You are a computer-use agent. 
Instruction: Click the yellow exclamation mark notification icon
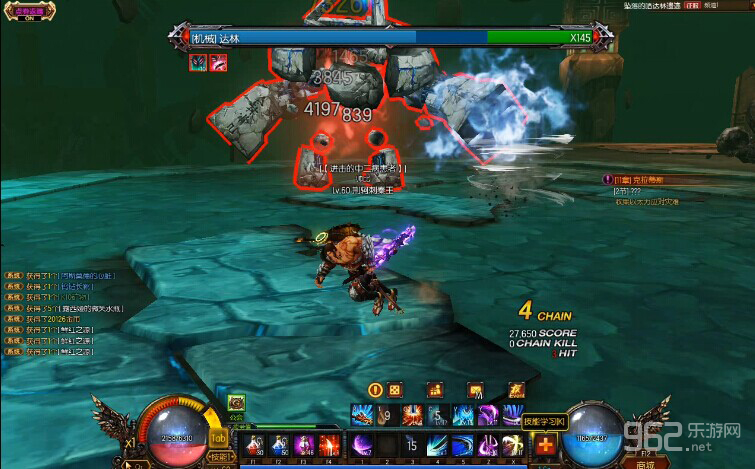376,390
